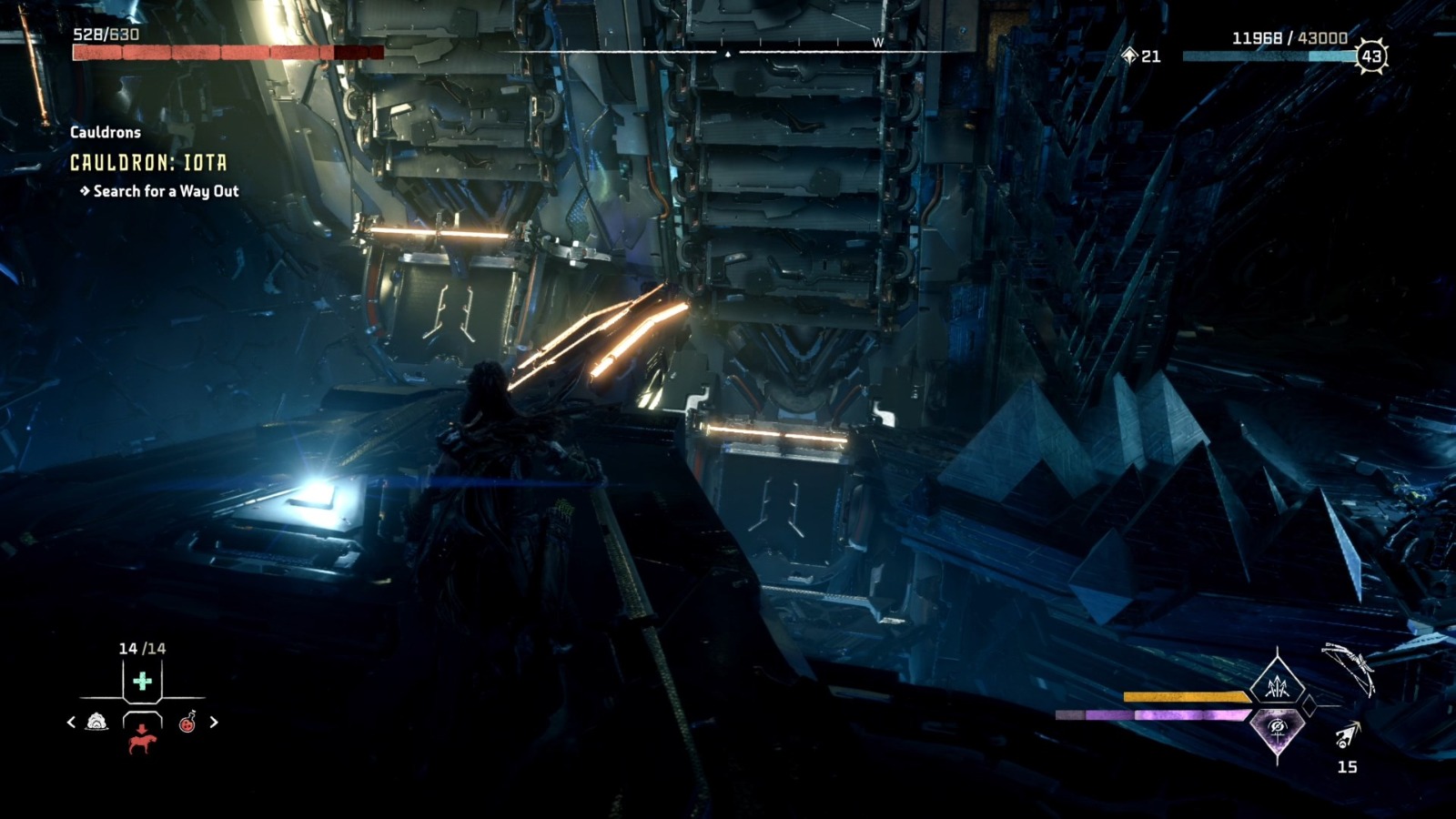Select the potion flask item icon
This screenshot has height=819, width=1456.
187,723
